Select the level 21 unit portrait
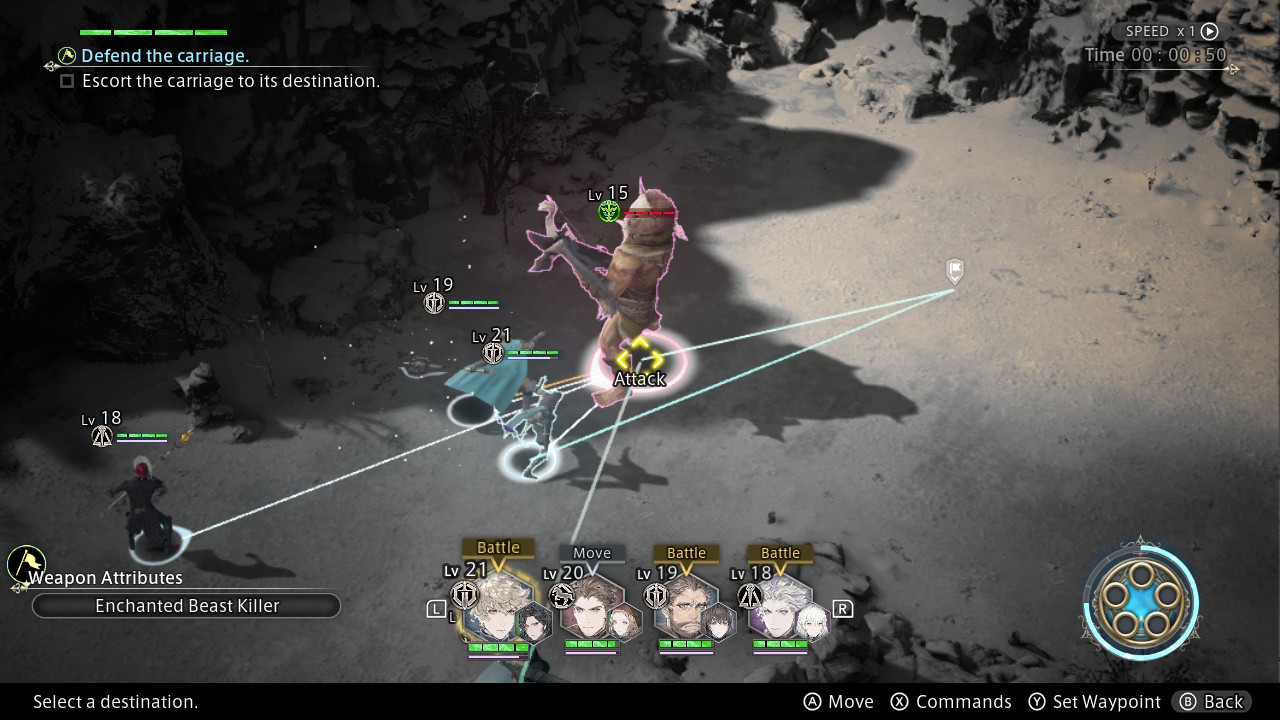 click(x=497, y=607)
